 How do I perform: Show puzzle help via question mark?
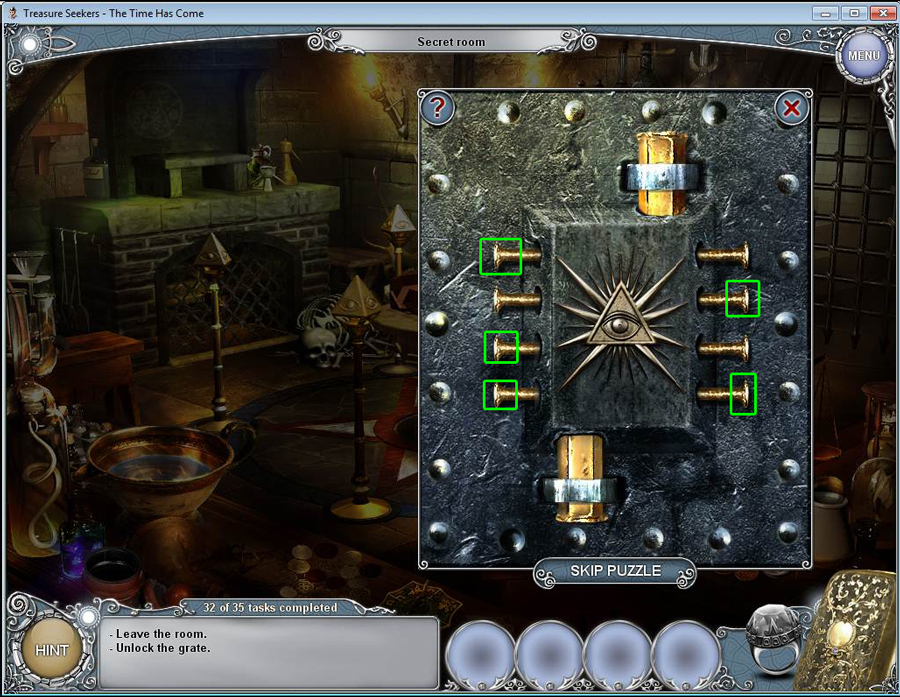[437, 108]
